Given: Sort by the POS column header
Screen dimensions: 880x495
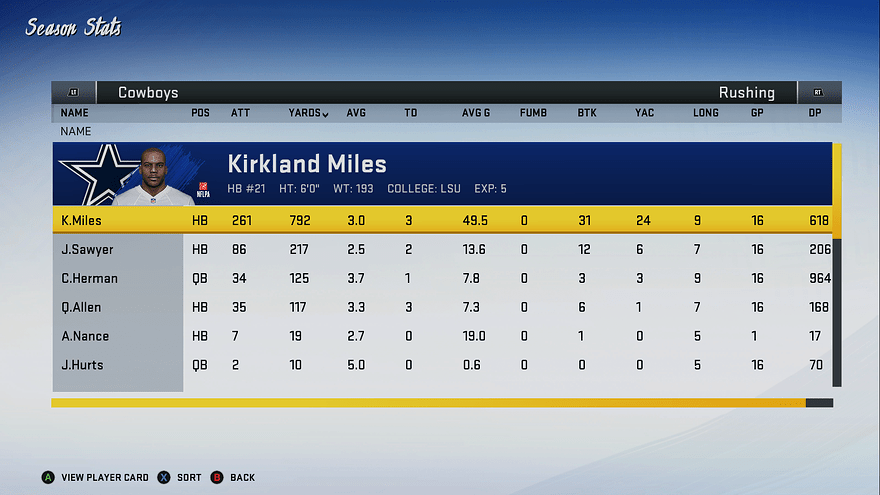Looking at the screenshot, I should coord(200,113).
